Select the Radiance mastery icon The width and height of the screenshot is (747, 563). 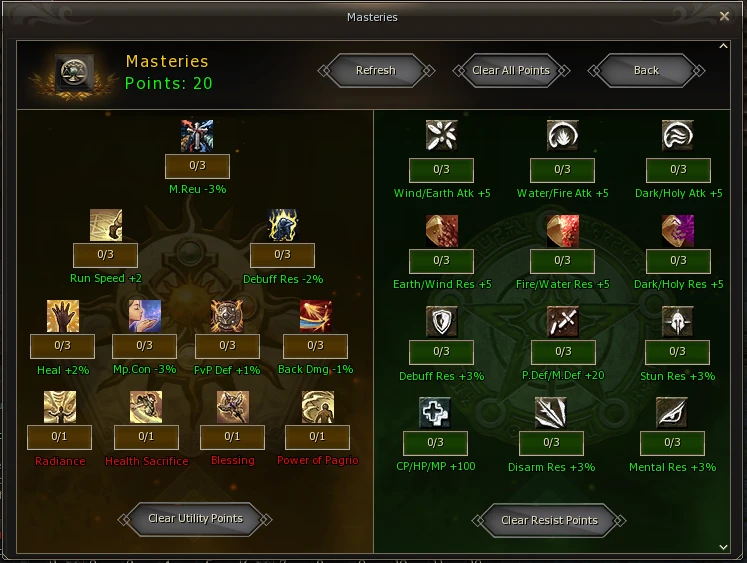tap(60, 407)
